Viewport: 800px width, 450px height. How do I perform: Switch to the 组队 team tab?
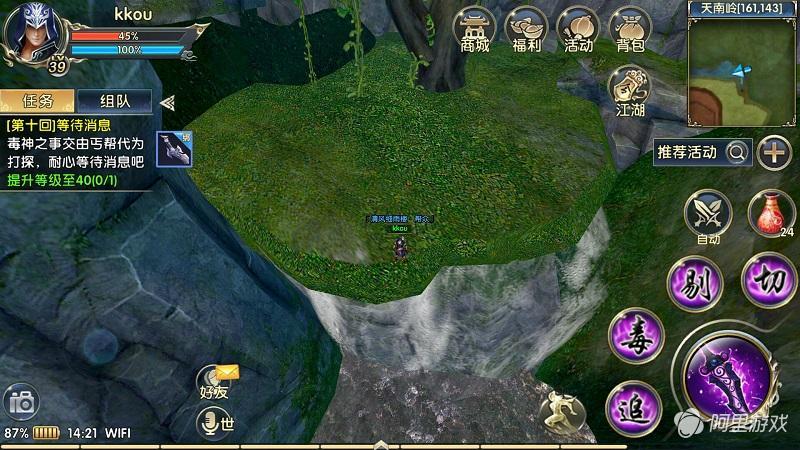tap(114, 101)
